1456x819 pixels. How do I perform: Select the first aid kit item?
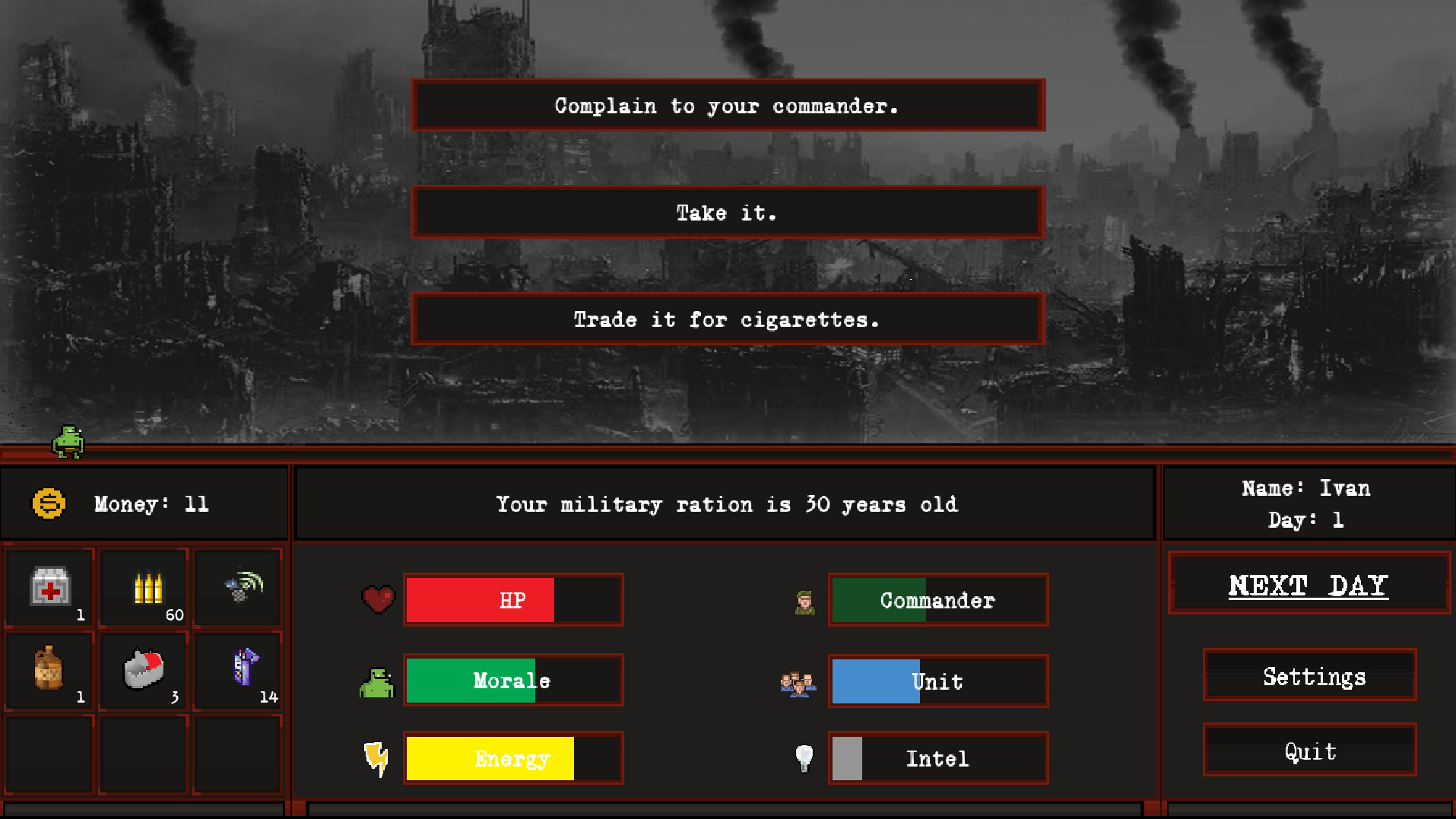[49, 586]
